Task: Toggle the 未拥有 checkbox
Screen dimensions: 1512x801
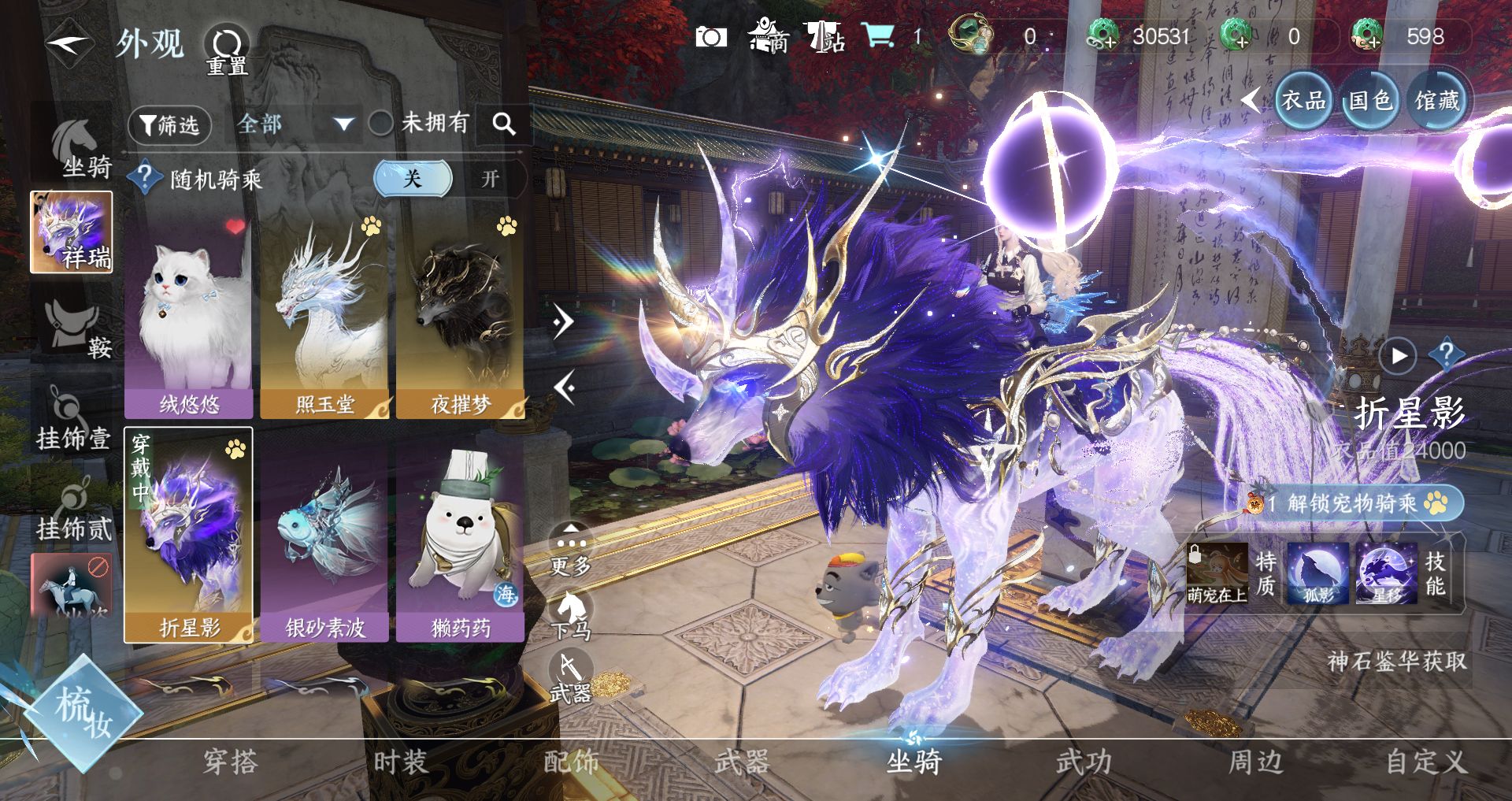Action: [x=381, y=124]
